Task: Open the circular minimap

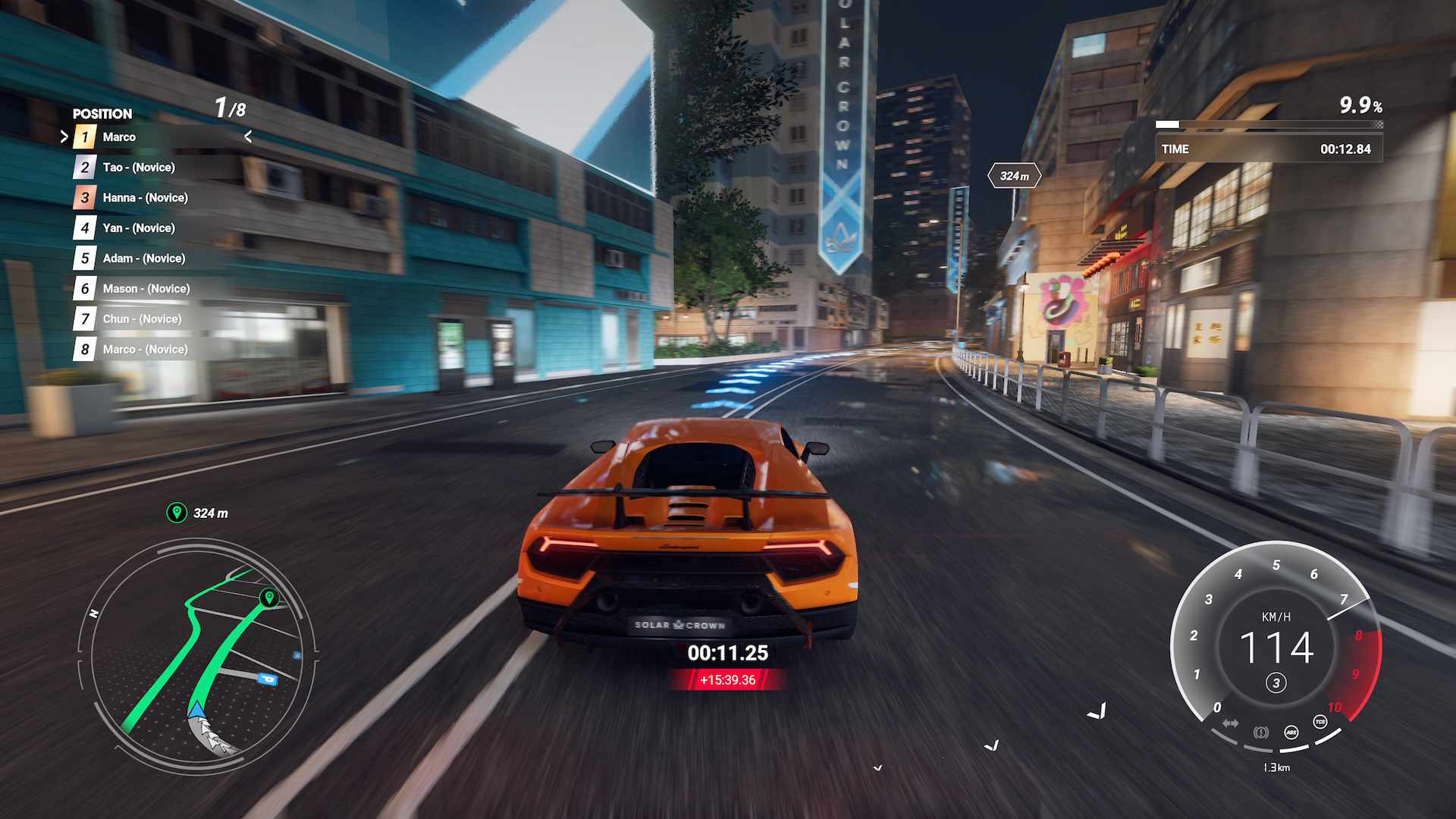Action: (x=197, y=652)
